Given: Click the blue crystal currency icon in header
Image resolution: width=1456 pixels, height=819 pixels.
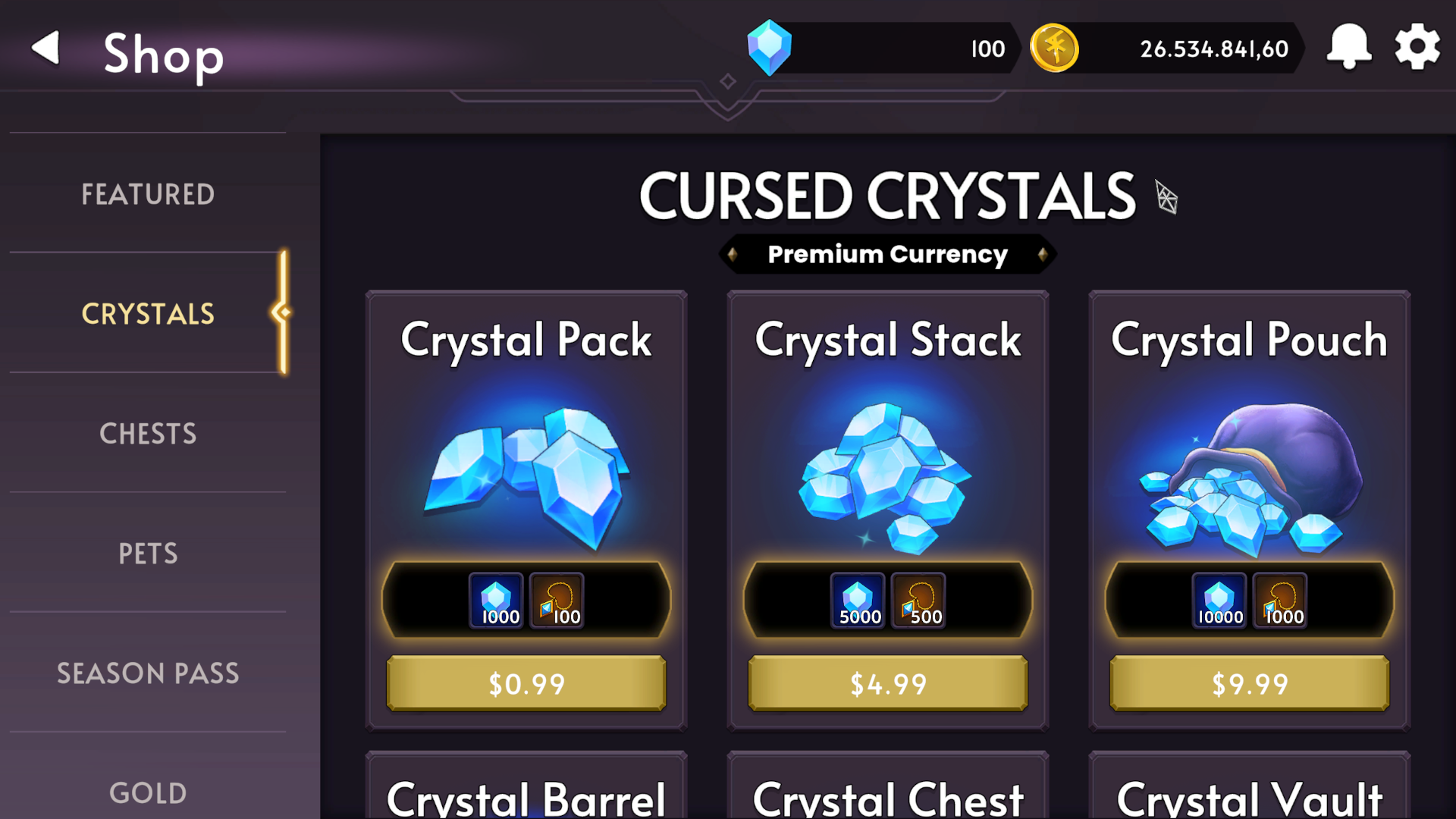Looking at the screenshot, I should click(769, 47).
